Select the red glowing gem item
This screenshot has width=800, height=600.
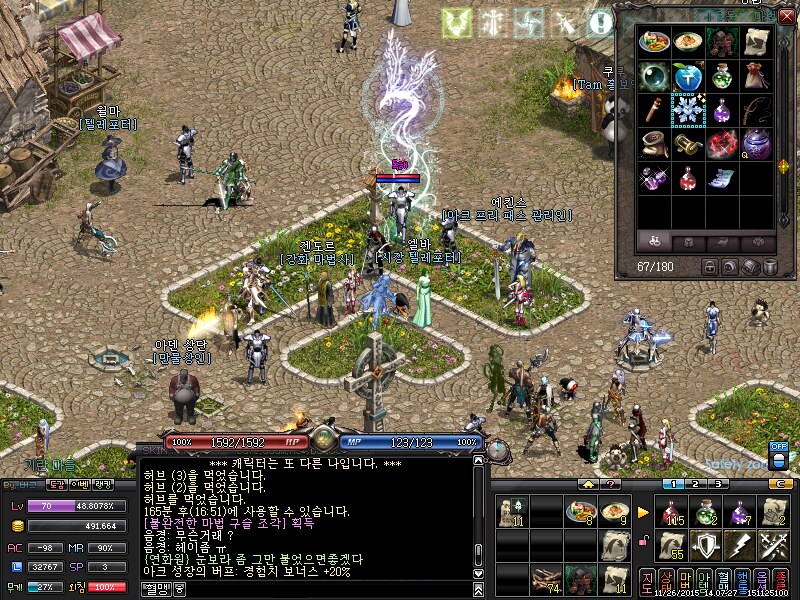pyautogui.click(x=723, y=145)
